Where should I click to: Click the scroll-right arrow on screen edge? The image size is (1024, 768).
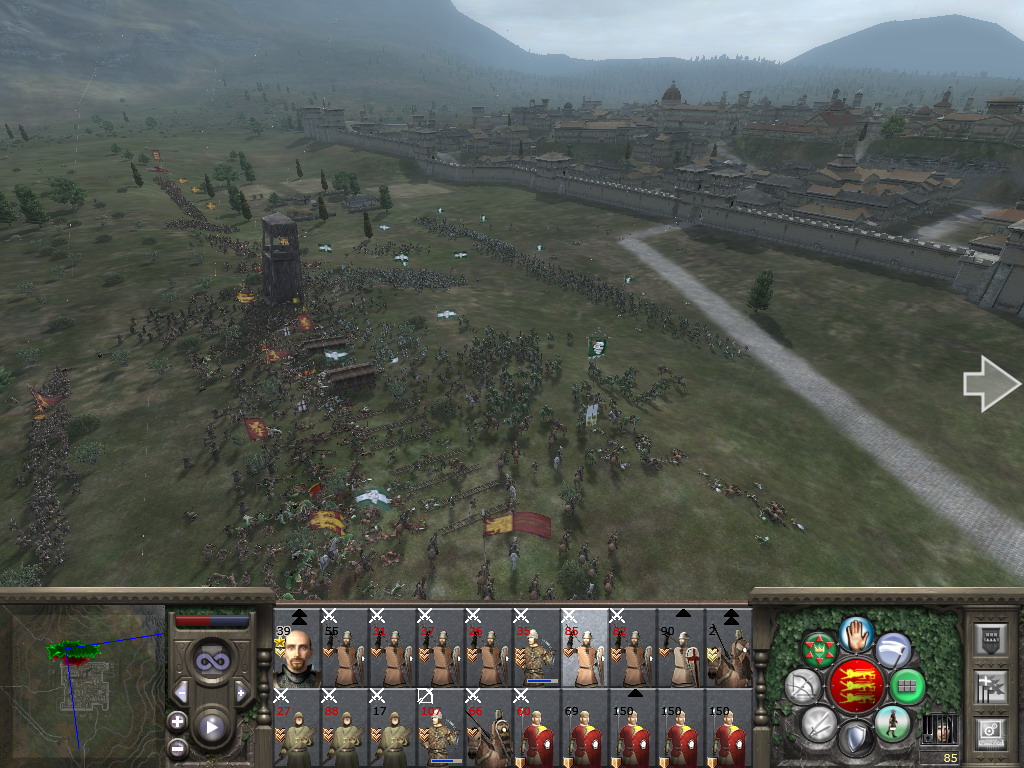point(990,384)
